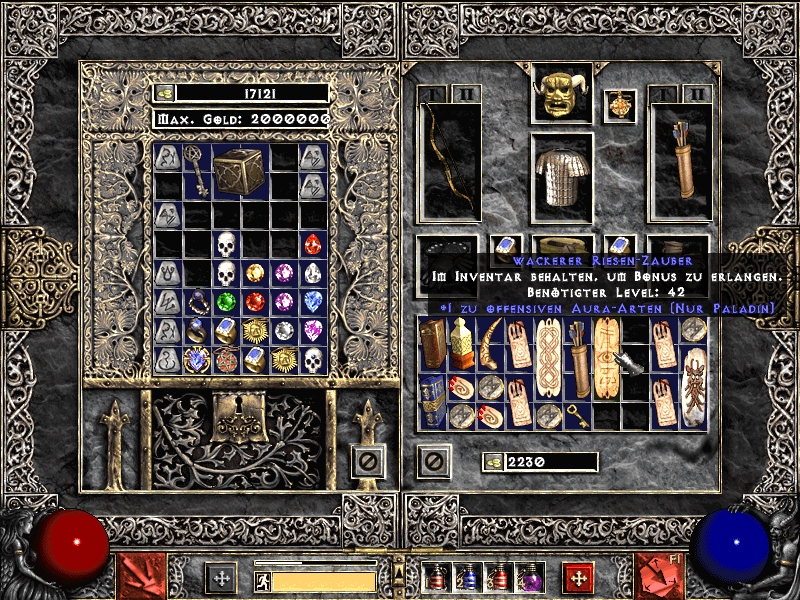The image size is (800, 600).
Task: Click the equipped golden horned mask helmet
Action: coord(561,91)
